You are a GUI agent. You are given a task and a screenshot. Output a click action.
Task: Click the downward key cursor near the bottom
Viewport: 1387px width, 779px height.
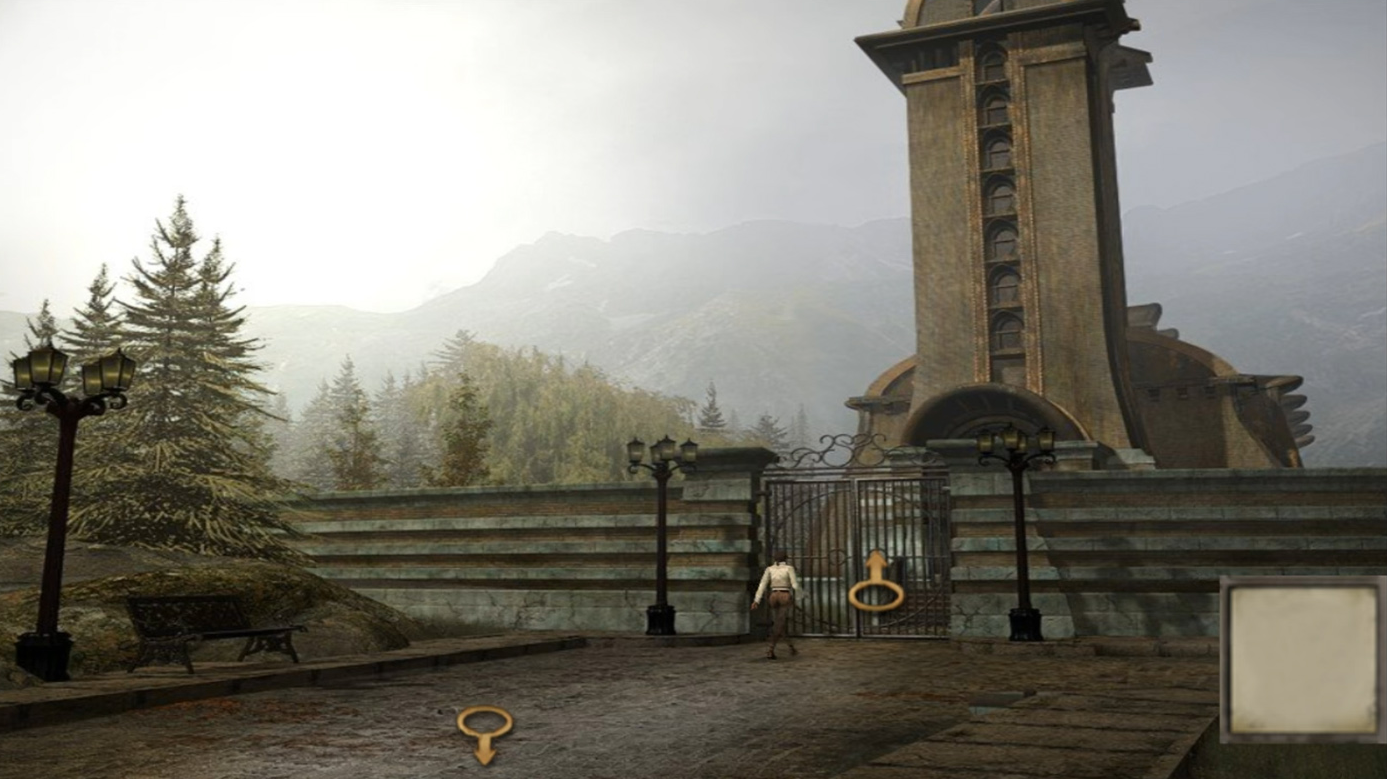point(486,735)
